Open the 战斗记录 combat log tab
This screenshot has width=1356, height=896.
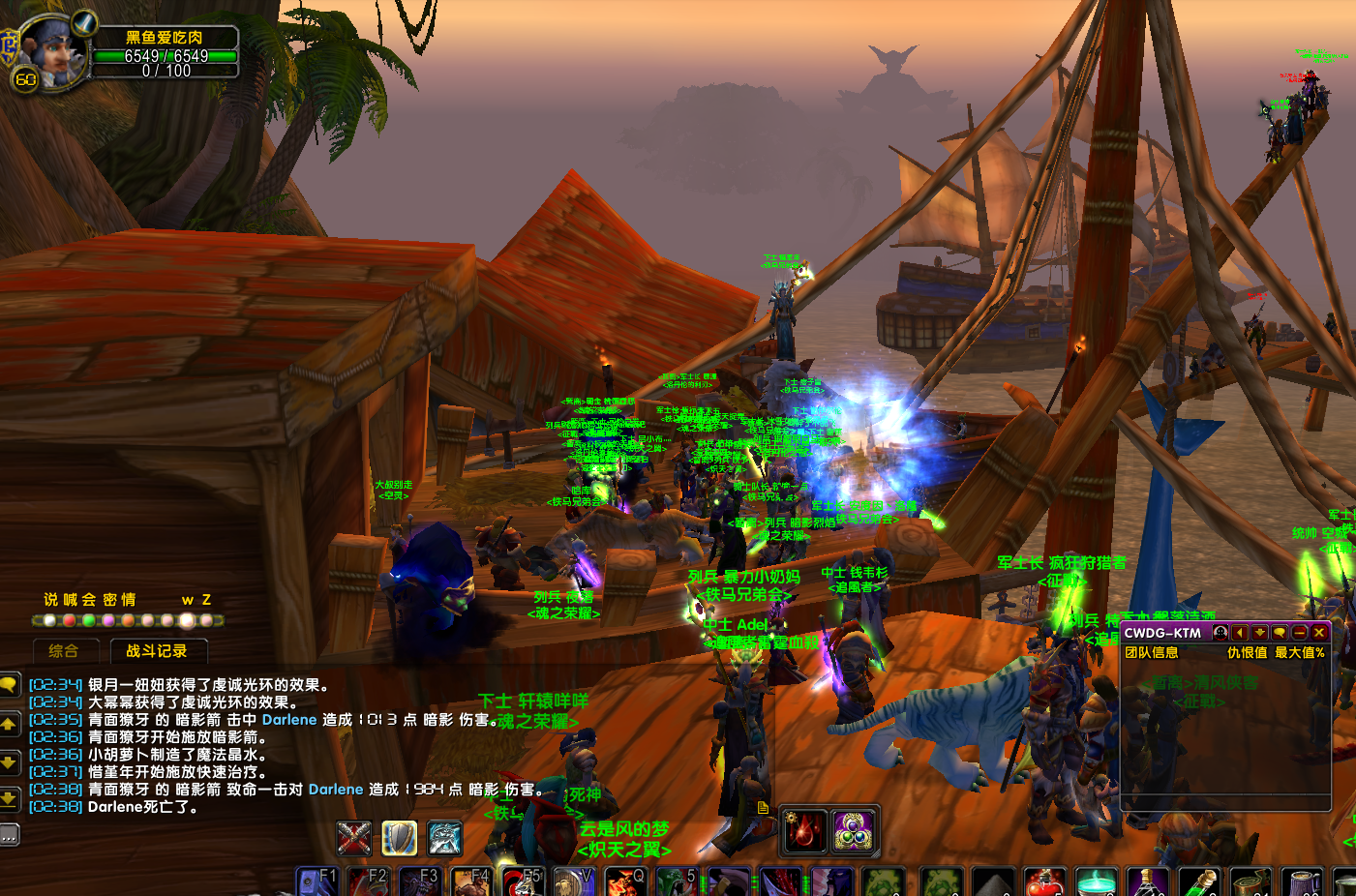tap(157, 651)
